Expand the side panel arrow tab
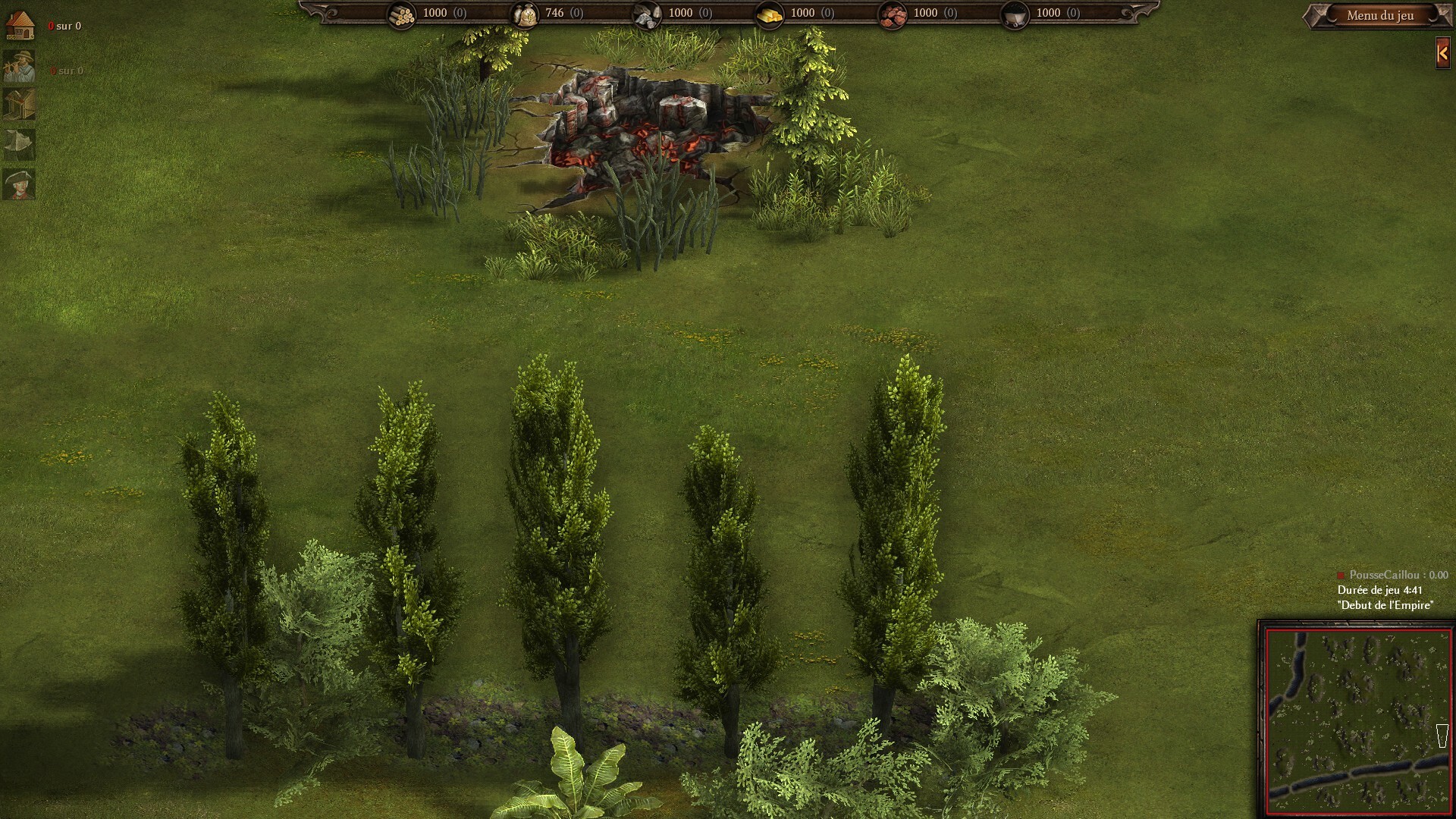1456x819 pixels. [1442, 53]
